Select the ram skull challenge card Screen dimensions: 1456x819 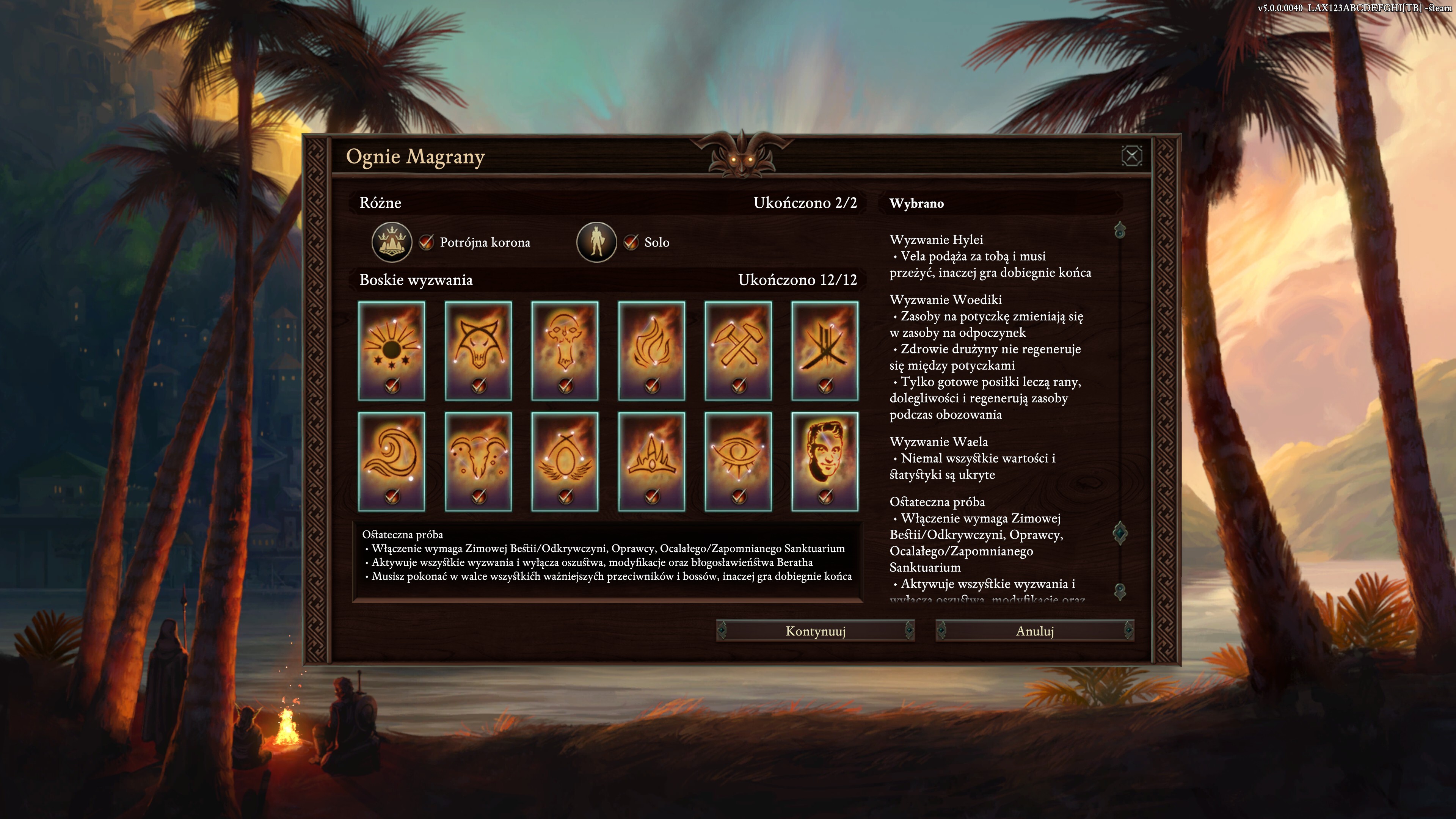coord(478,461)
